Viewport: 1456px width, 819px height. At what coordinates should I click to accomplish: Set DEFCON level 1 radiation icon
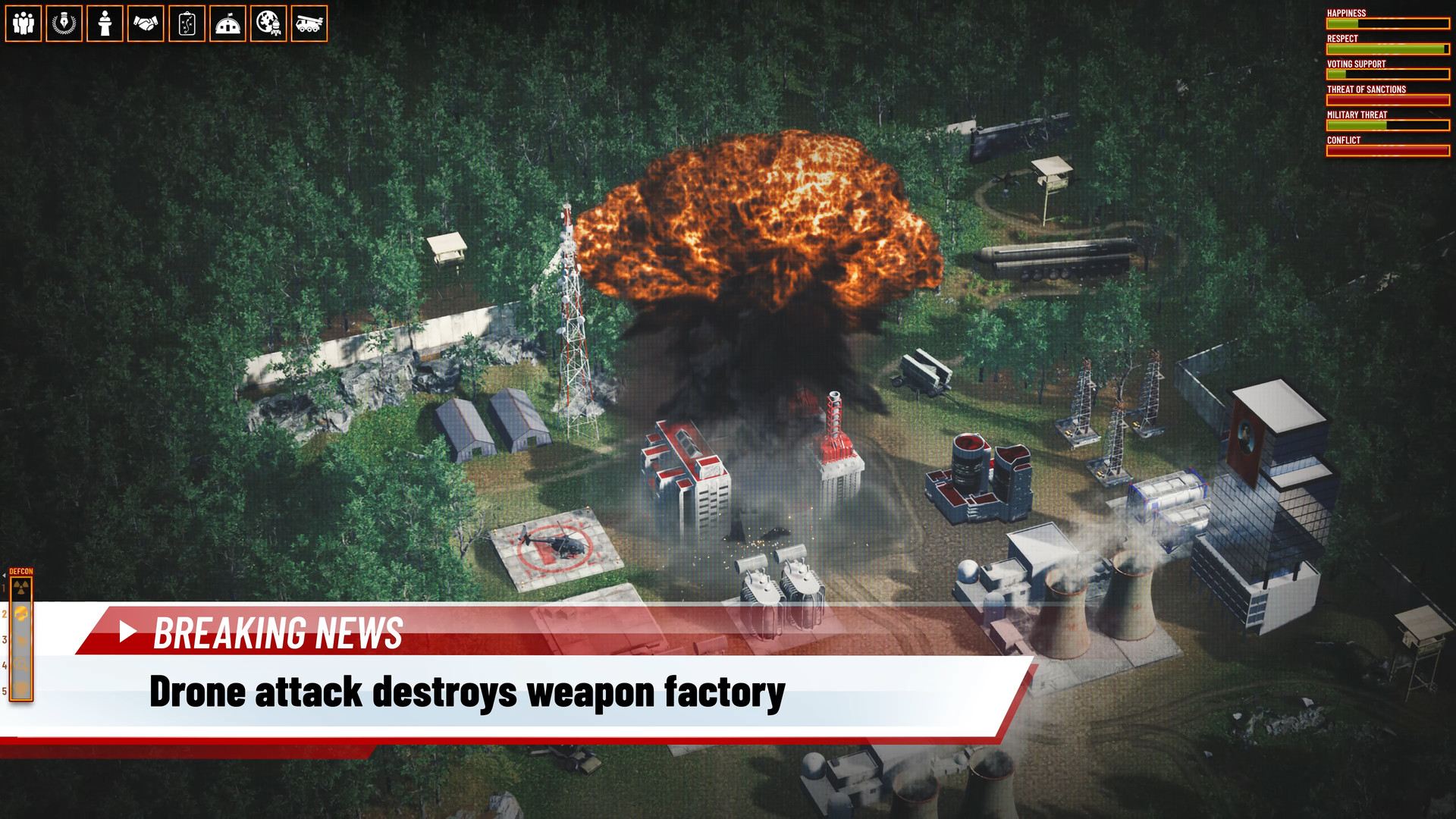pyautogui.click(x=21, y=587)
